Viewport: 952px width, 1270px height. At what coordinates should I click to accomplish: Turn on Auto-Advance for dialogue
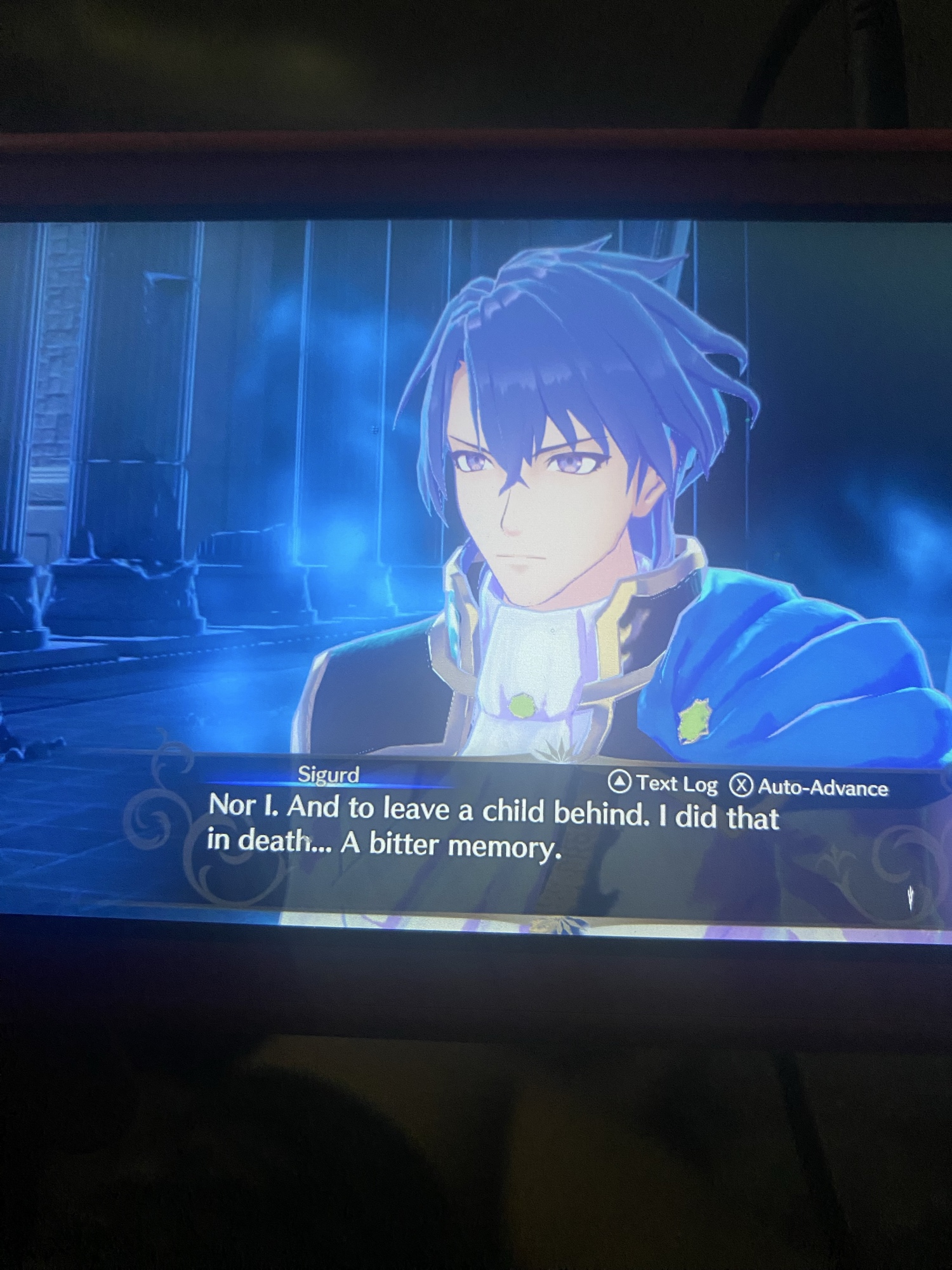tap(809, 787)
